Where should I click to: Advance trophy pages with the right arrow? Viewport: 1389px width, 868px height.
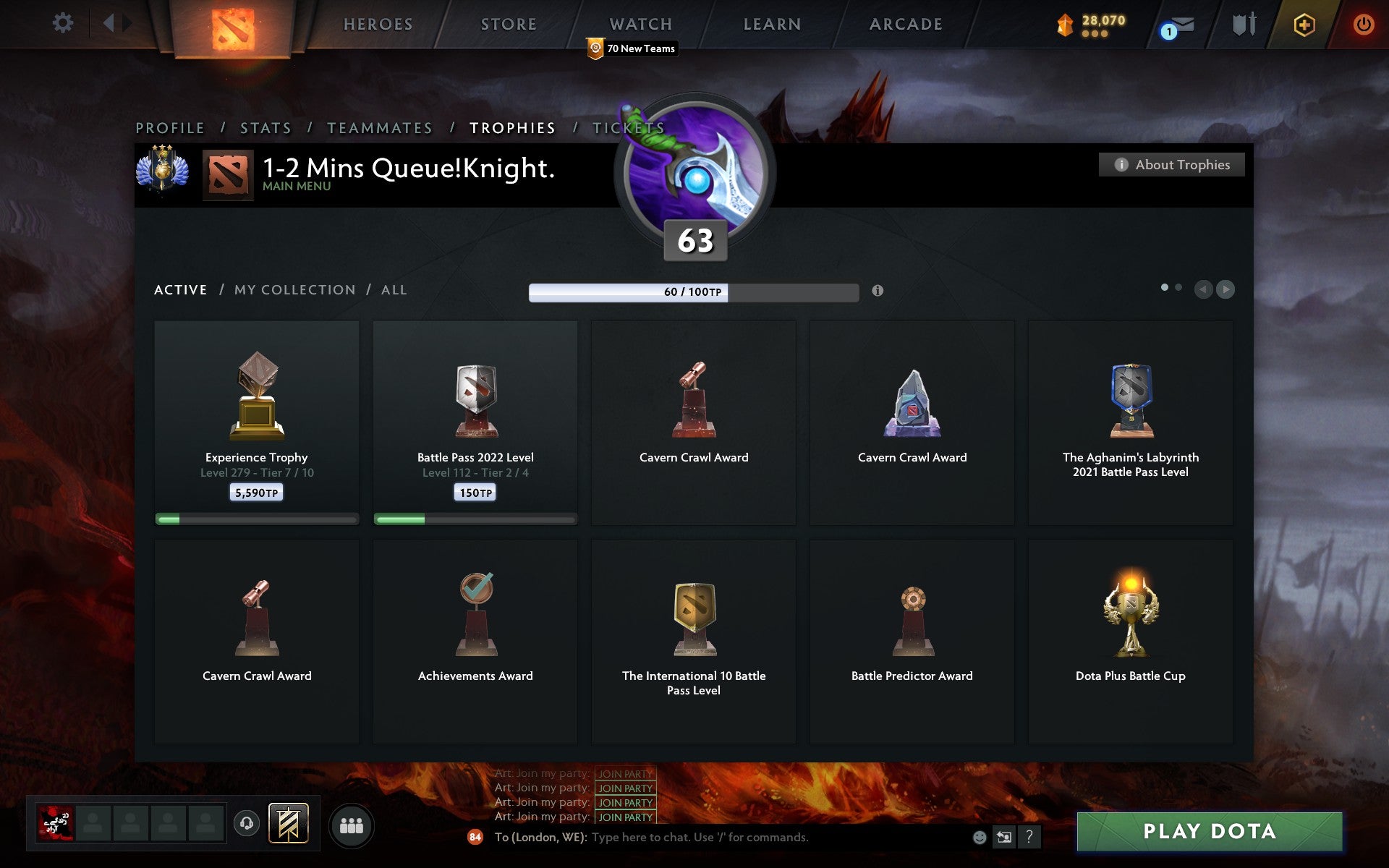(x=1226, y=289)
